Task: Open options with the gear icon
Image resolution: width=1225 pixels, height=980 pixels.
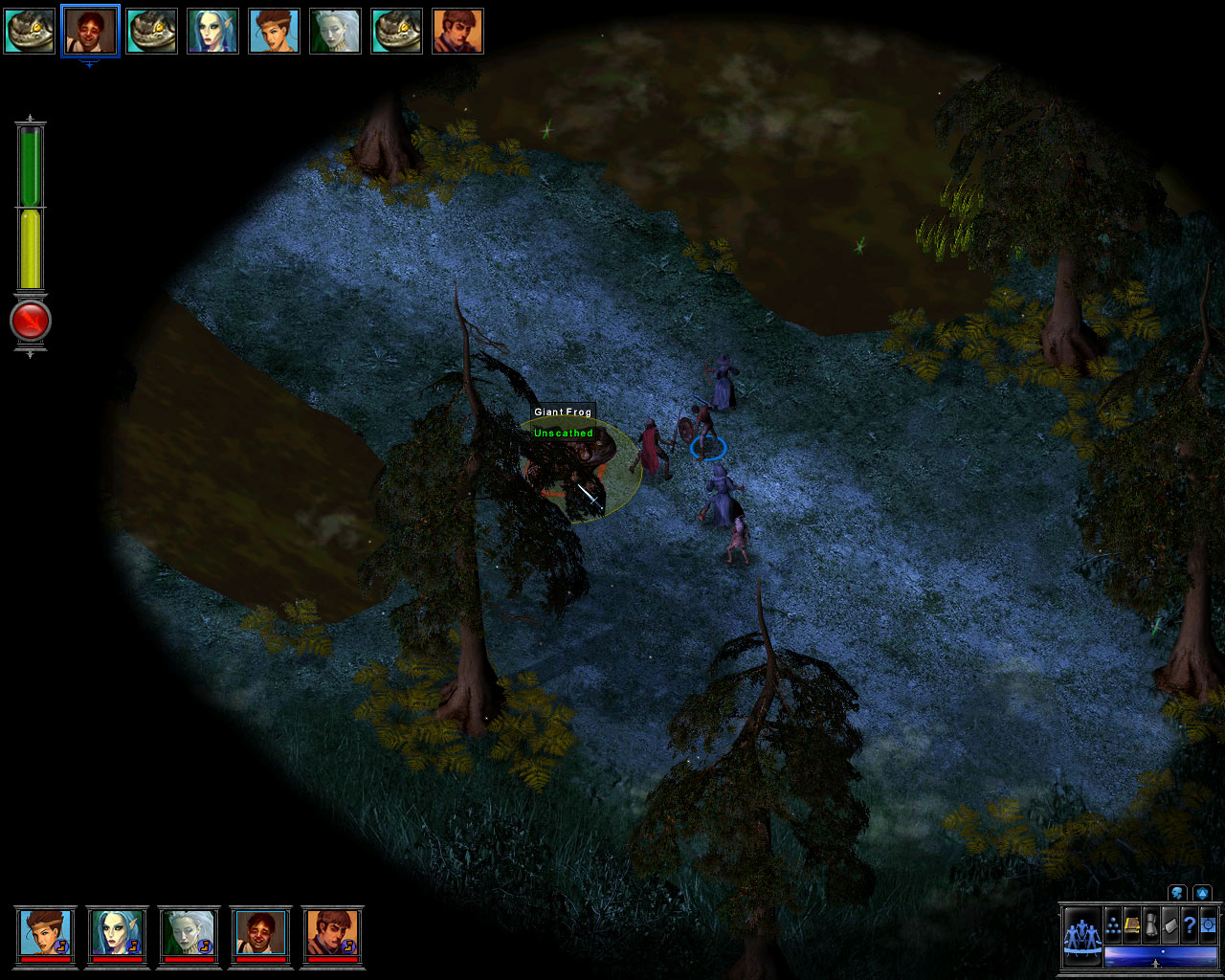Action: pos(1208,925)
